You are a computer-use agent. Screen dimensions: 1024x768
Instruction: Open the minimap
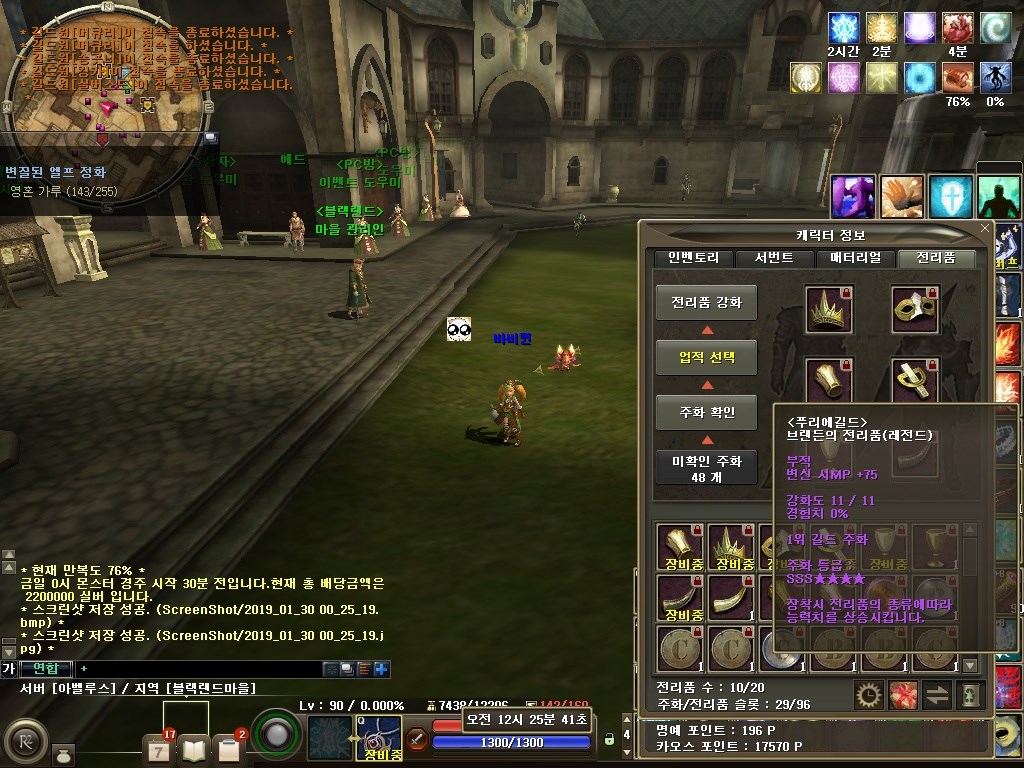click(x=100, y=95)
